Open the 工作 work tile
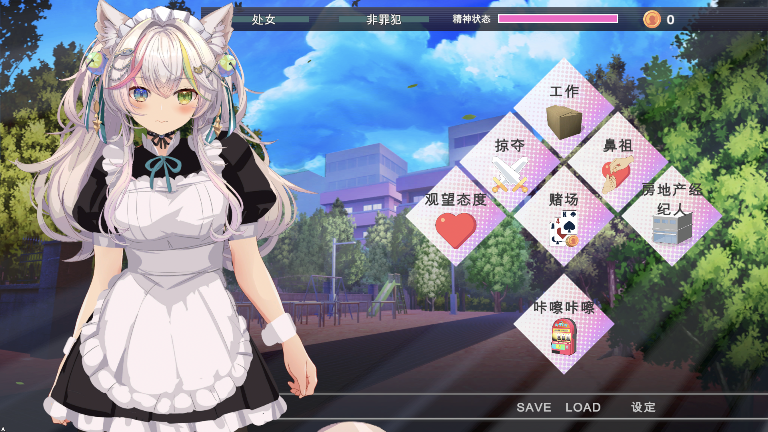768x432 pixels. click(x=564, y=109)
